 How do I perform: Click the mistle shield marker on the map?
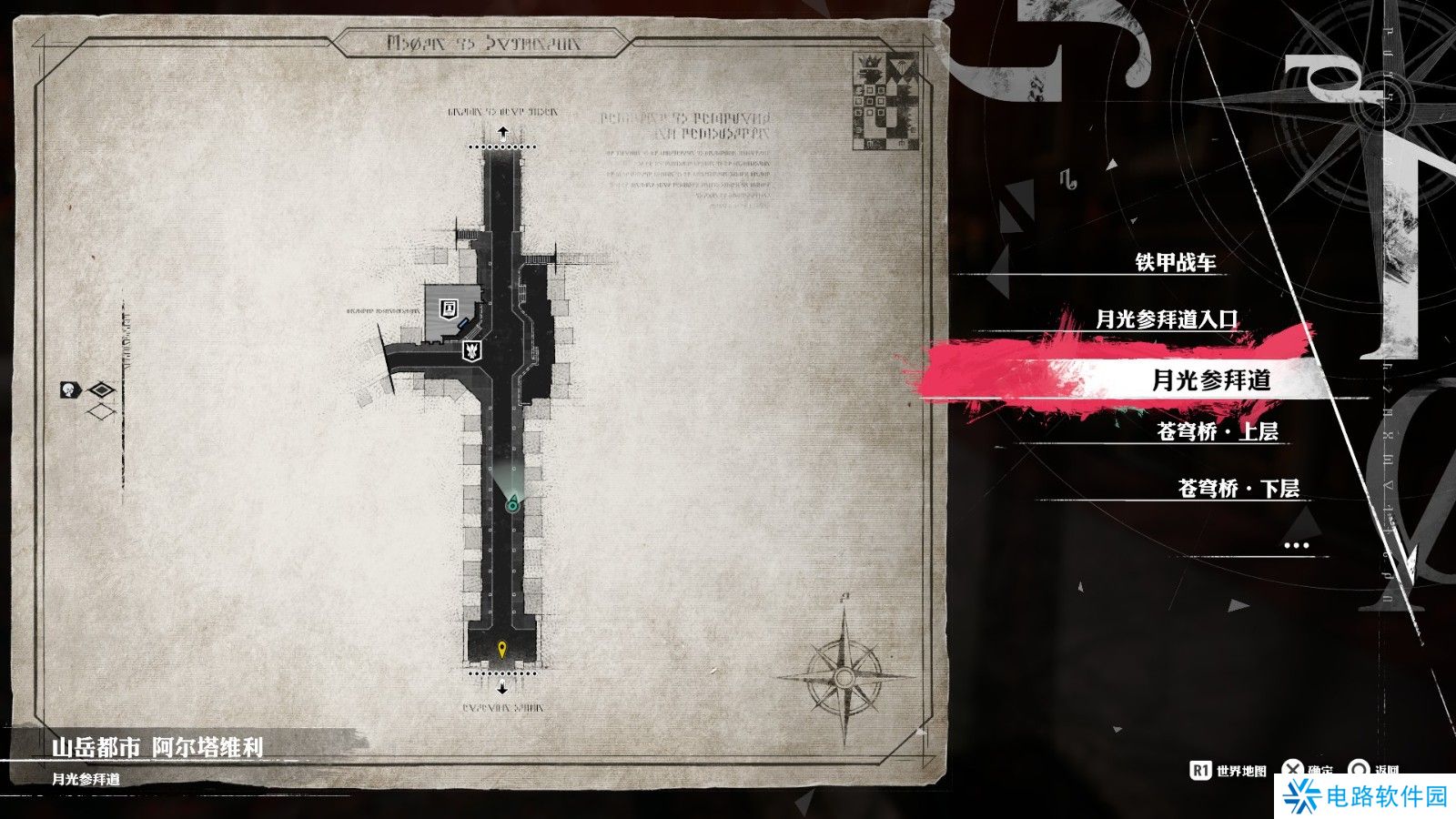click(x=472, y=349)
